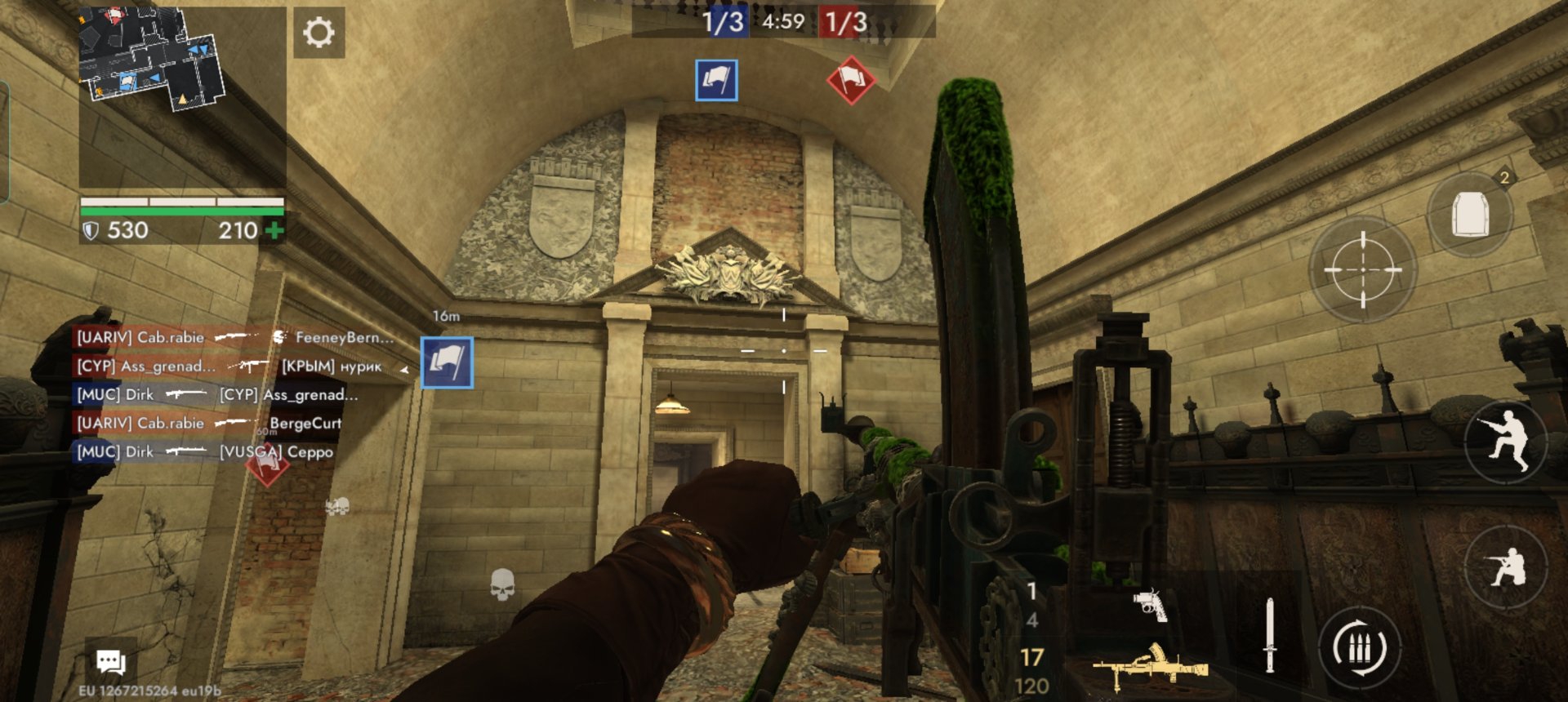Select the revolver sidearm

pyautogui.click(x=1151, y=605)
